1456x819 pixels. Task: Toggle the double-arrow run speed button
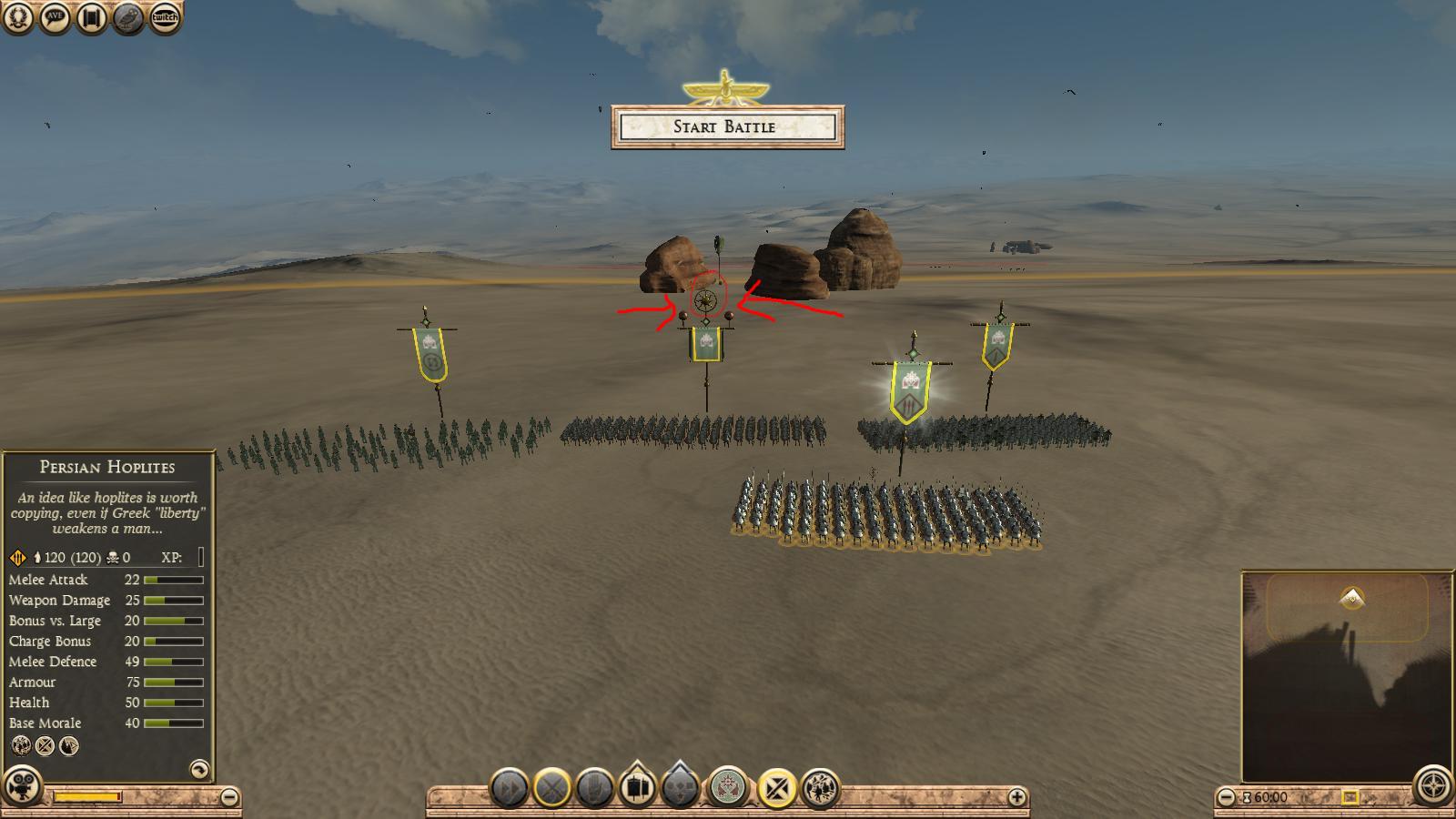pos(510,788)
